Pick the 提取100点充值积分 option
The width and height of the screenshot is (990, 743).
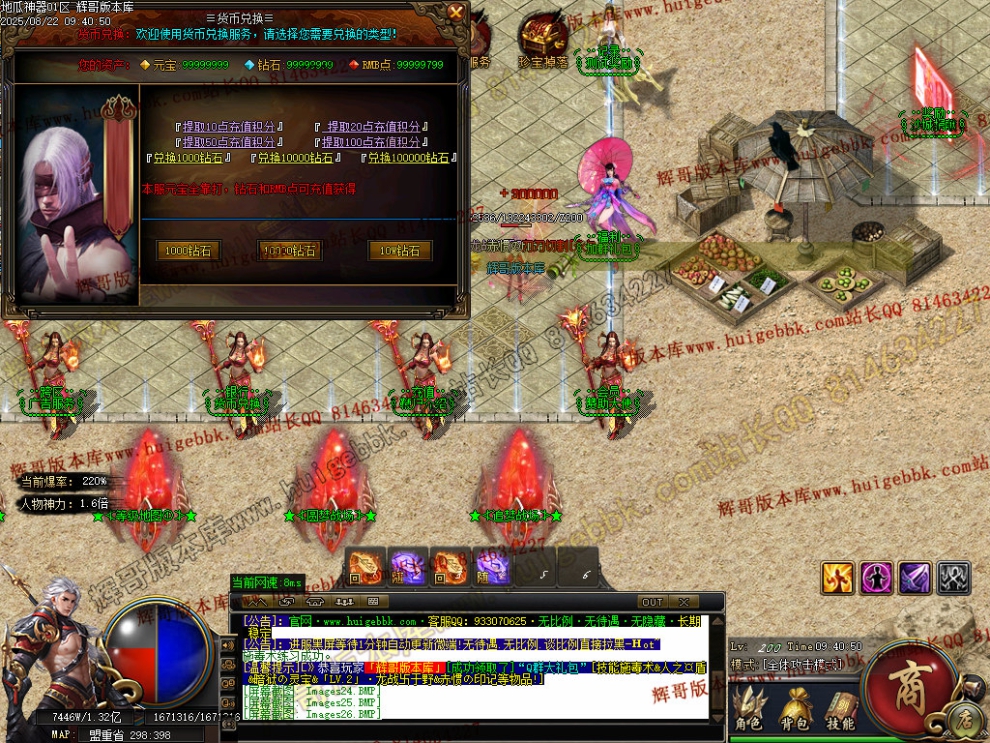371,142
